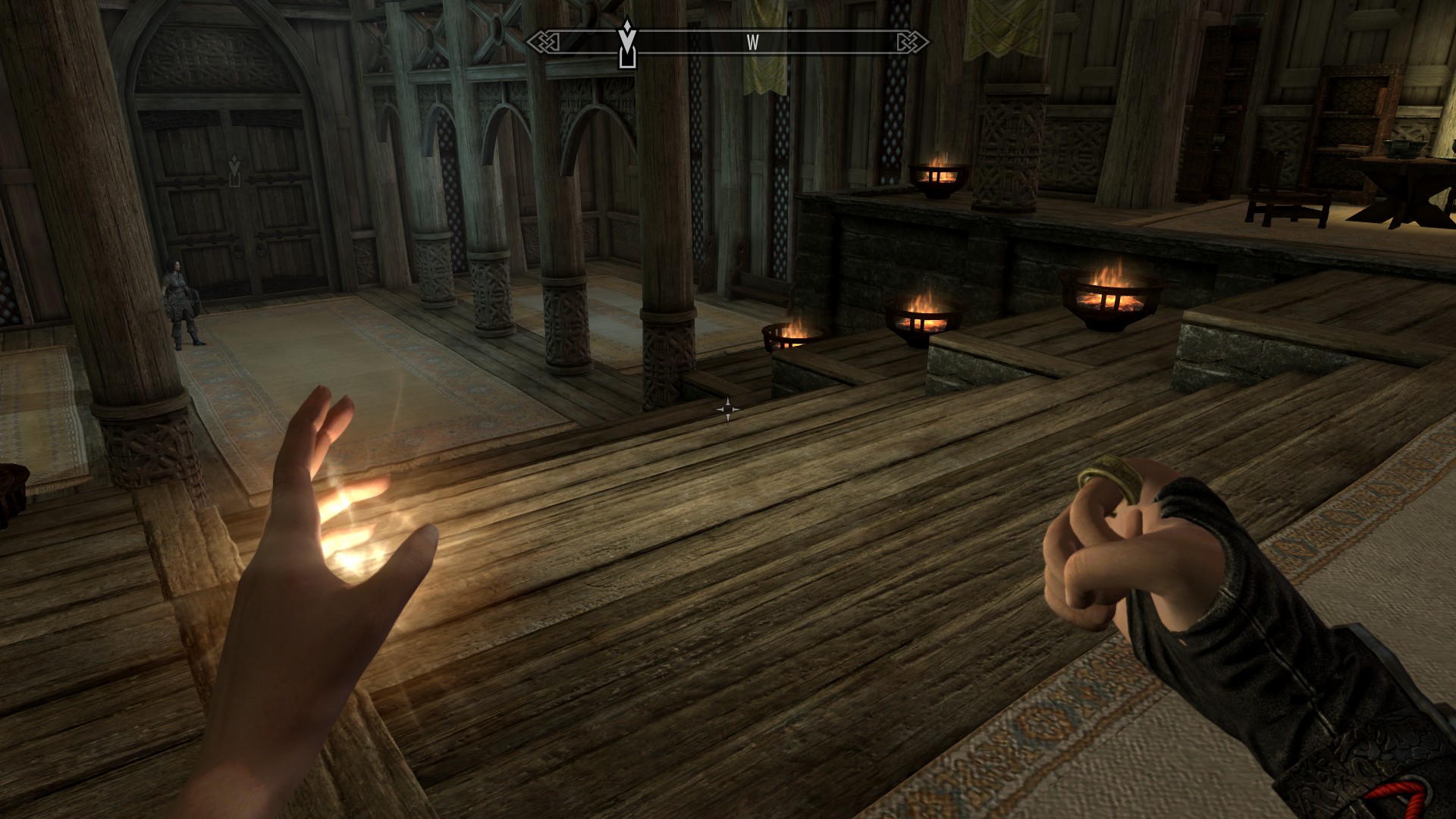Image resolution: width=1456 pixels, height=819 pixels.
Task: Click the floating quest marker over the door
Action: pyautogui.click(x=235, y=171)
